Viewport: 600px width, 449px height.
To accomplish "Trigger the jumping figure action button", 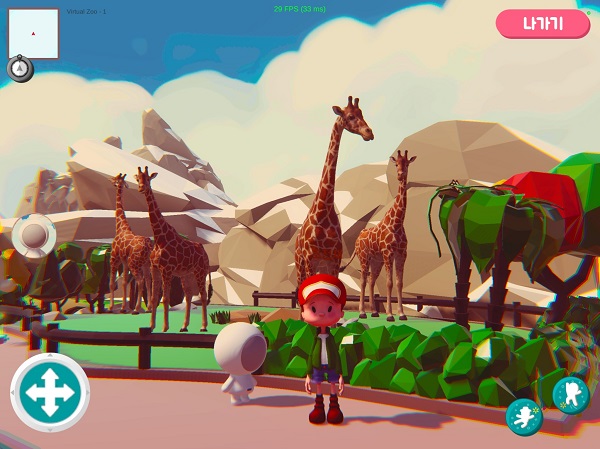I will point(571,394).
